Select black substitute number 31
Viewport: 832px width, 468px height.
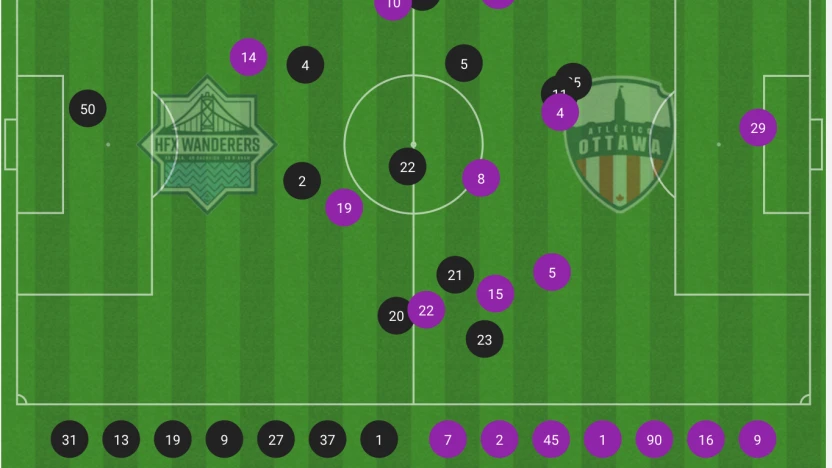point(69,439)
